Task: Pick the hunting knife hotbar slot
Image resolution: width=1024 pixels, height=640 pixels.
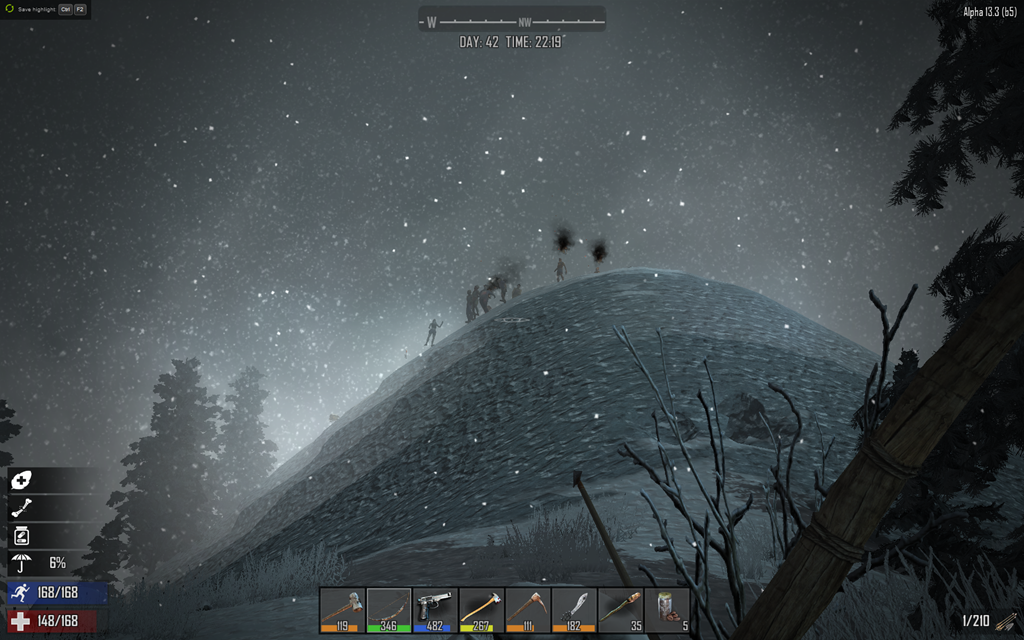Action: [575, 609]
